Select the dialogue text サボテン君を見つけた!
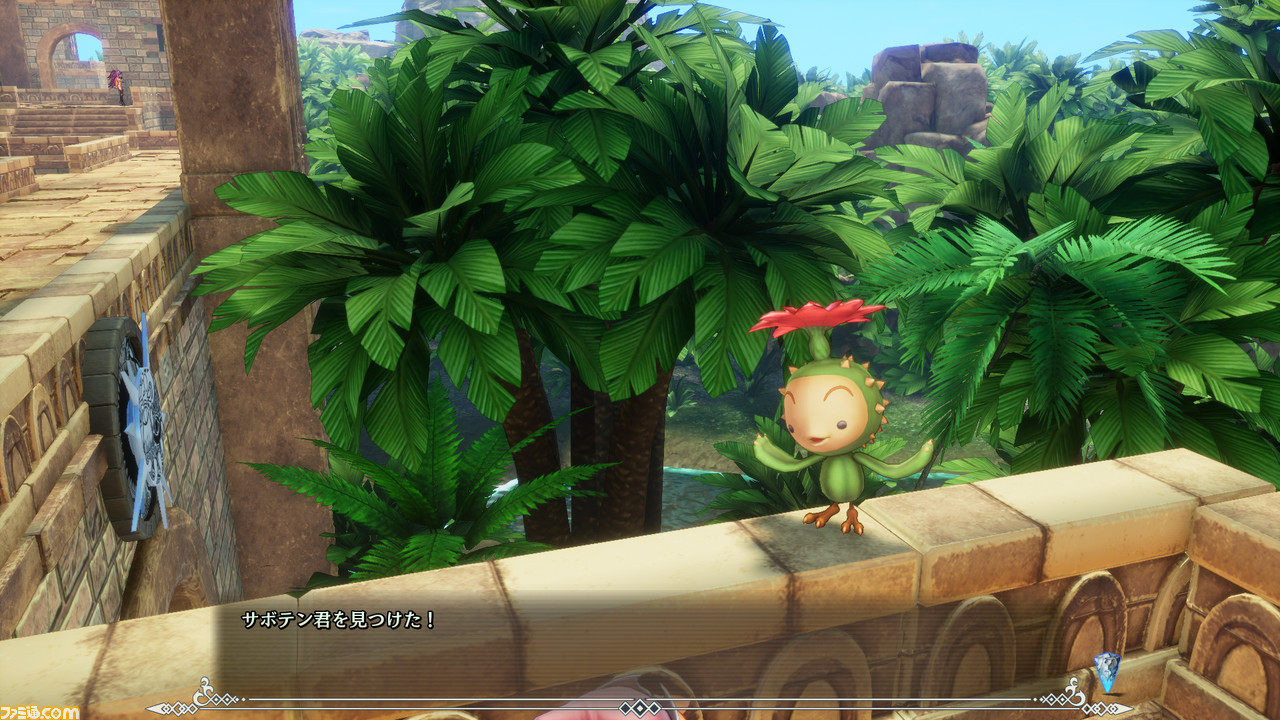Image resolution: width=1280 pixels, height=720 pixels. coord(340,621)
